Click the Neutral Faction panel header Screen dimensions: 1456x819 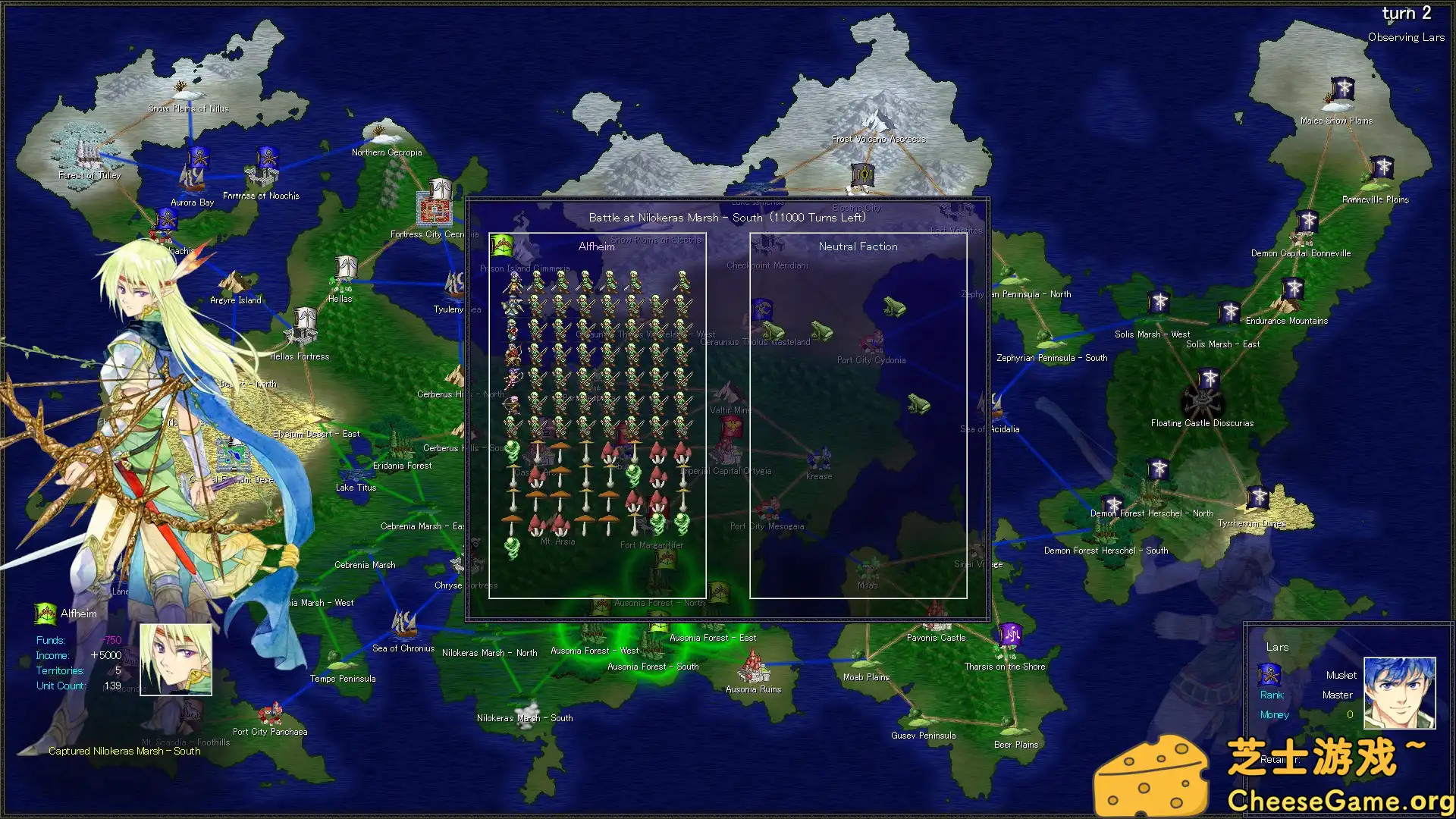click(x=858, y=246)
